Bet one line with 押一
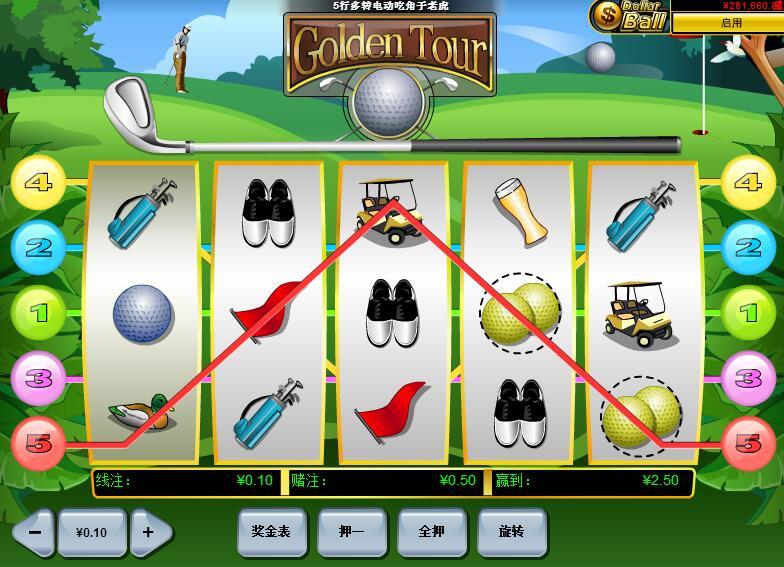 coord(351,531)
